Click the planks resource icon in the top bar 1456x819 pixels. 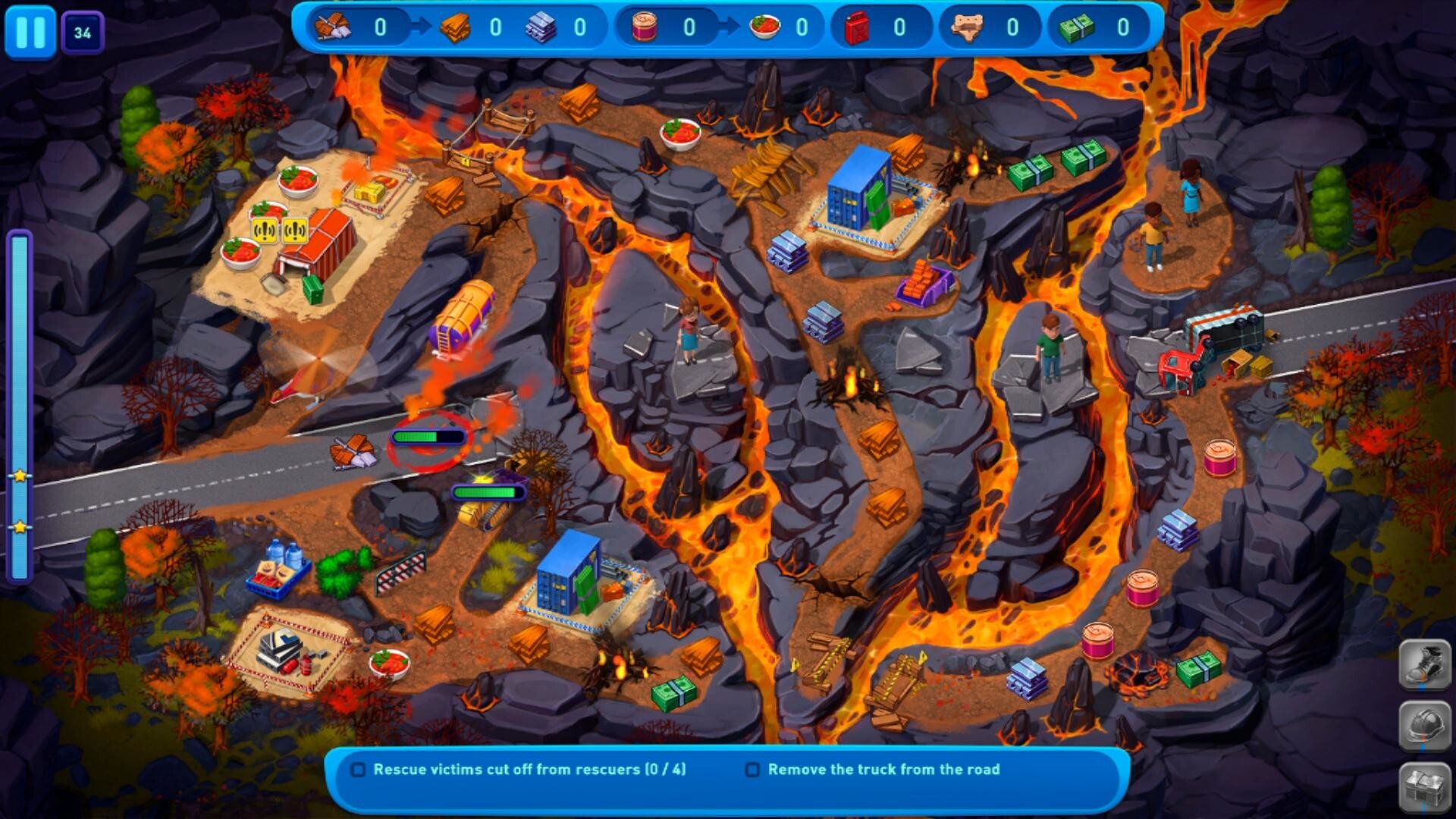tap(455, 26)
